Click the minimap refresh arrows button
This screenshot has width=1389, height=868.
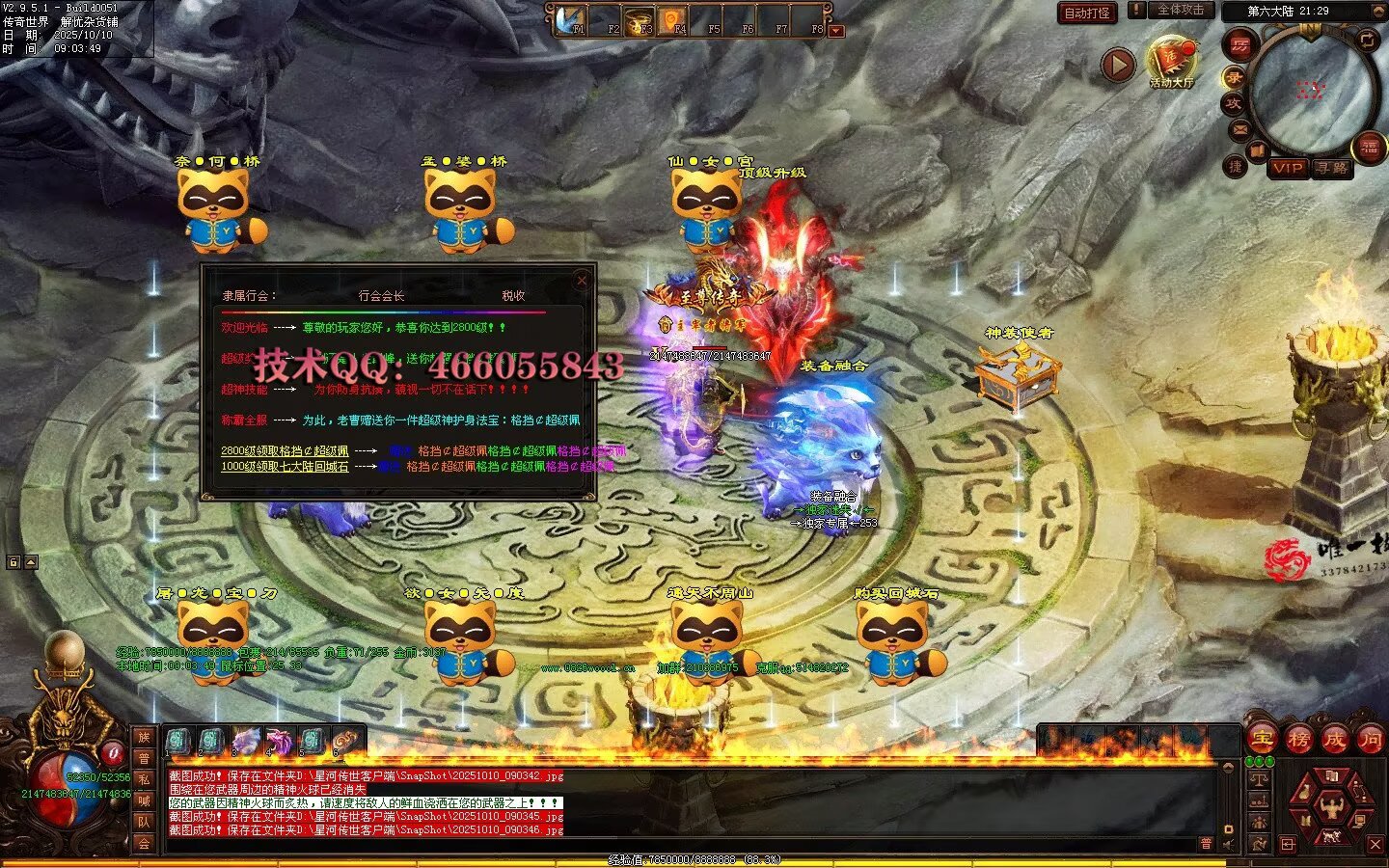pos(1367,40)
